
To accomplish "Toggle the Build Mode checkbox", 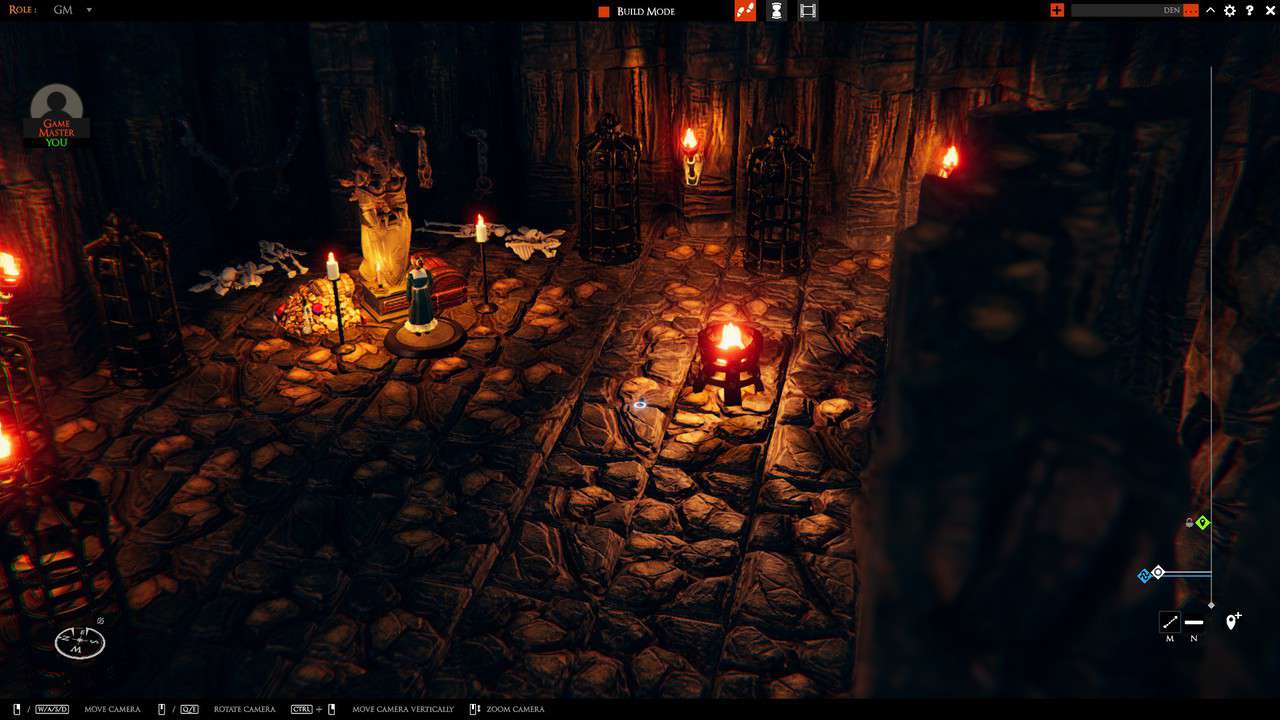I will 604,11.
